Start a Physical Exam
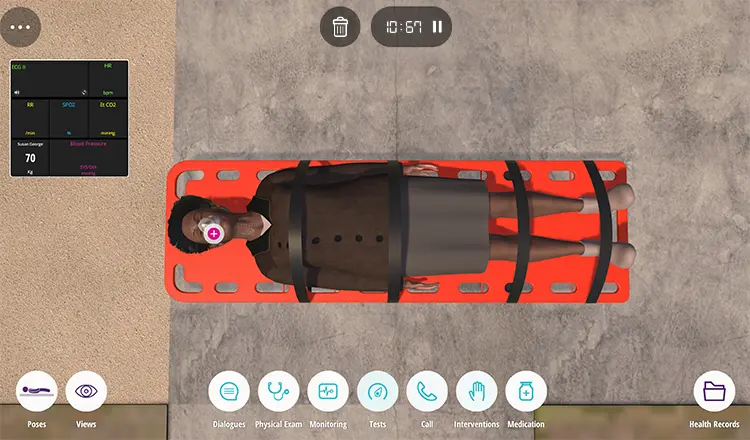 [x=279, y=392]
